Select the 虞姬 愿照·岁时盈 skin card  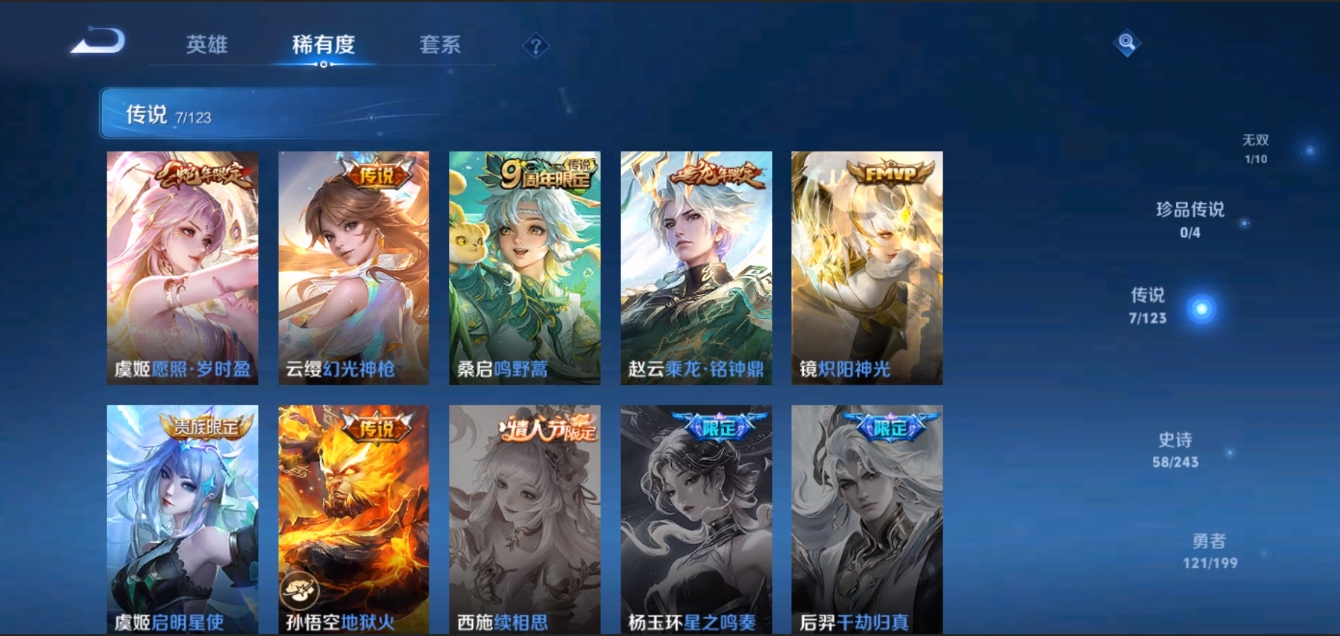pyautogui.click(x=182, y=268)
